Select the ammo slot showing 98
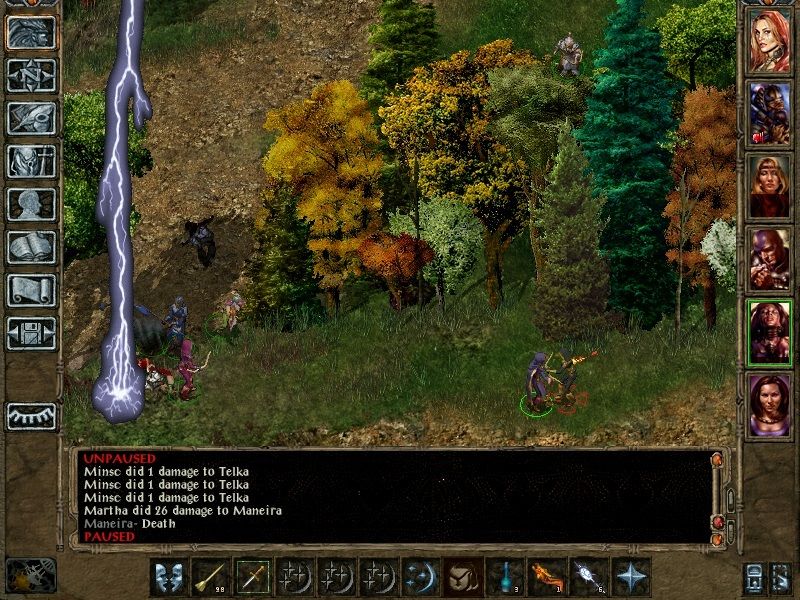 (x=211, y=577)
